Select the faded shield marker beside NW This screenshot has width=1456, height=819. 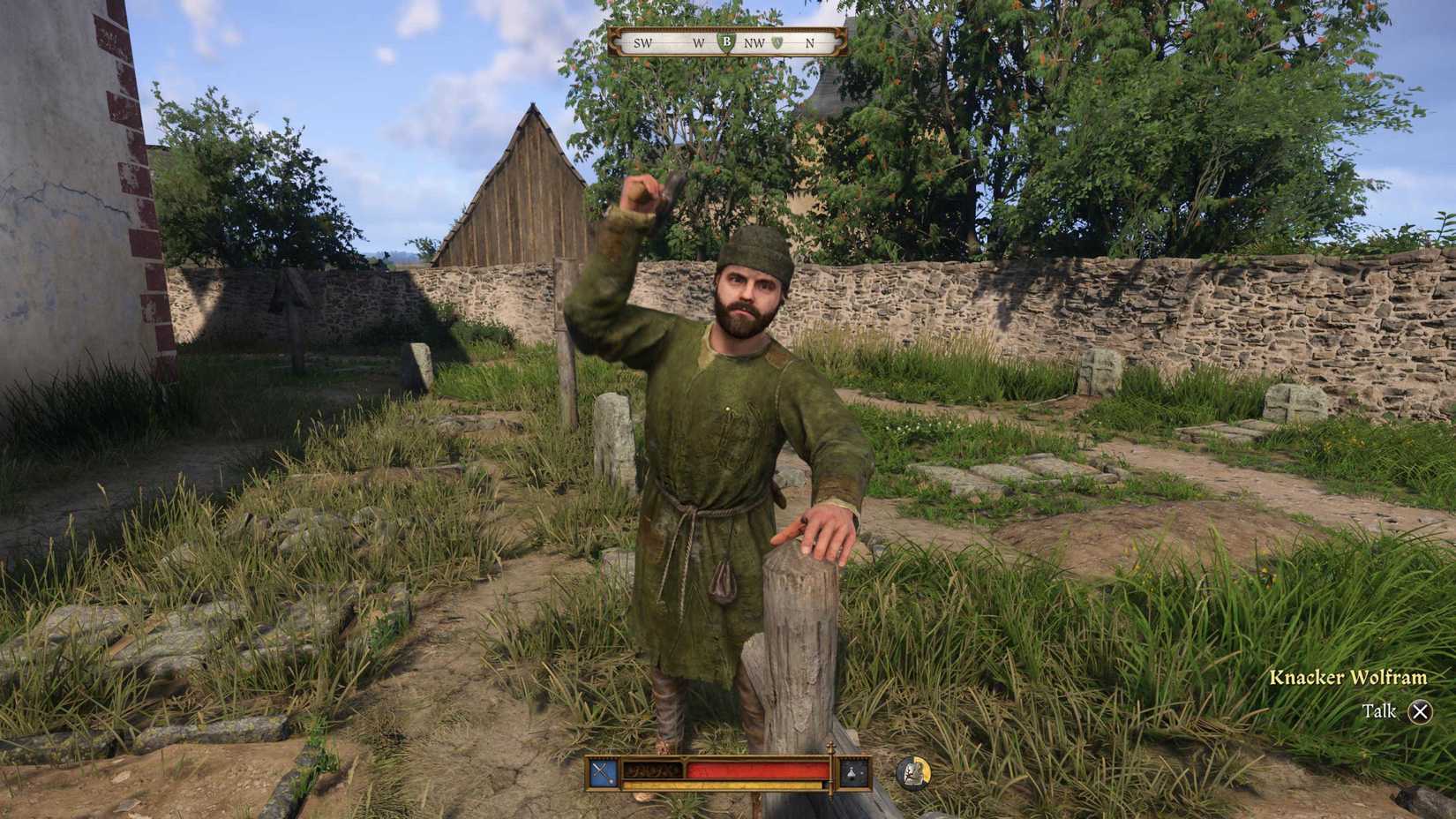coord(777,42)
